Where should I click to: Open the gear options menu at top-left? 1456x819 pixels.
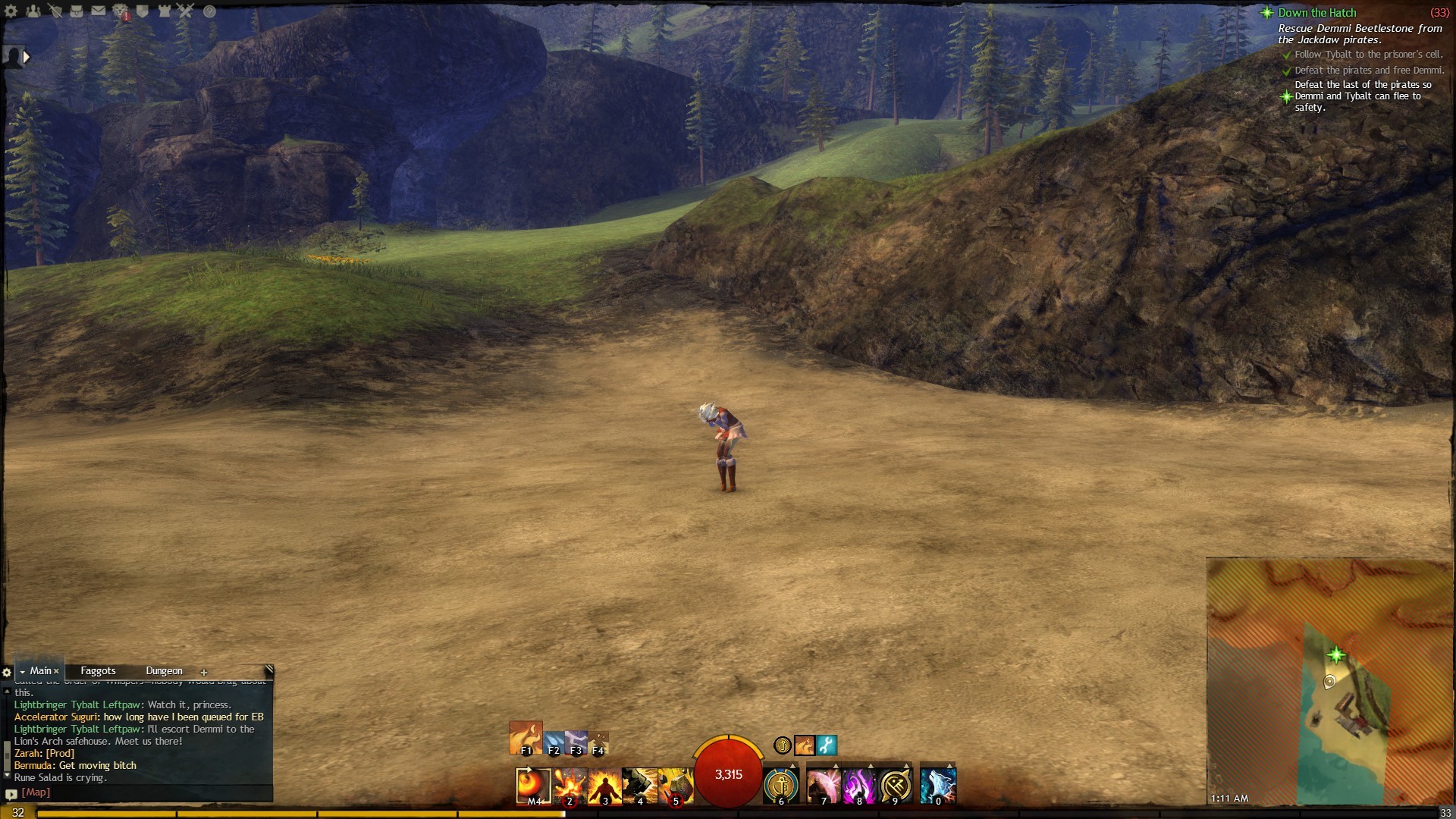[11, 11]
